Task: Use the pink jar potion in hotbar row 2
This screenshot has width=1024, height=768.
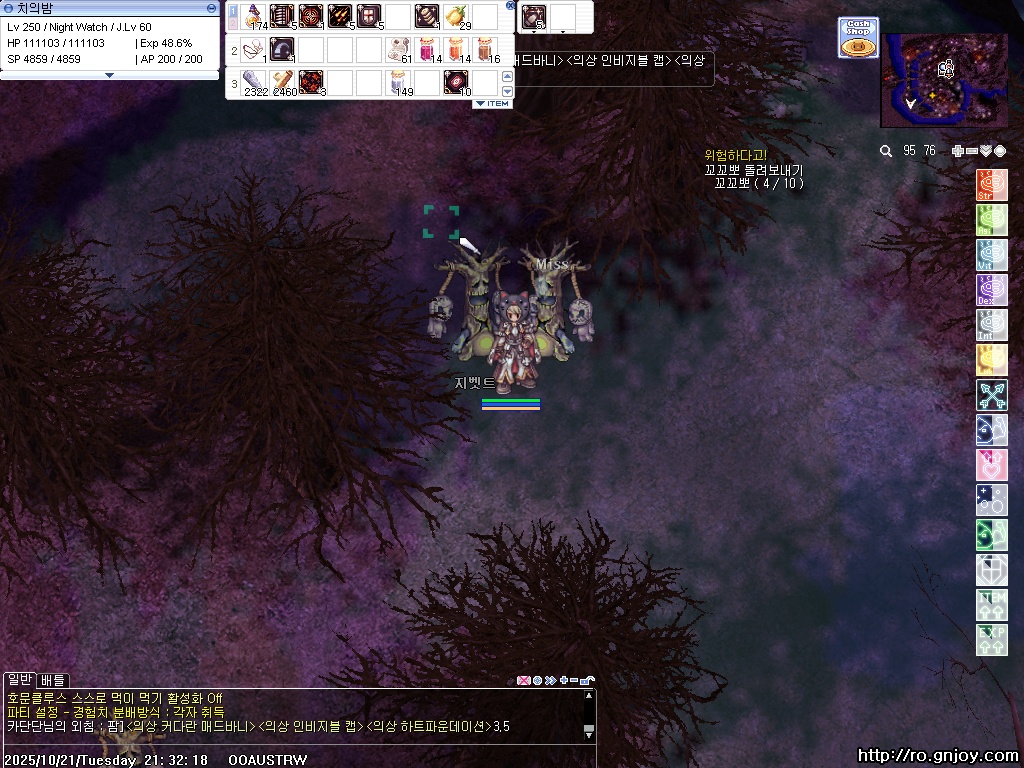Action: [x=428, y=49]
